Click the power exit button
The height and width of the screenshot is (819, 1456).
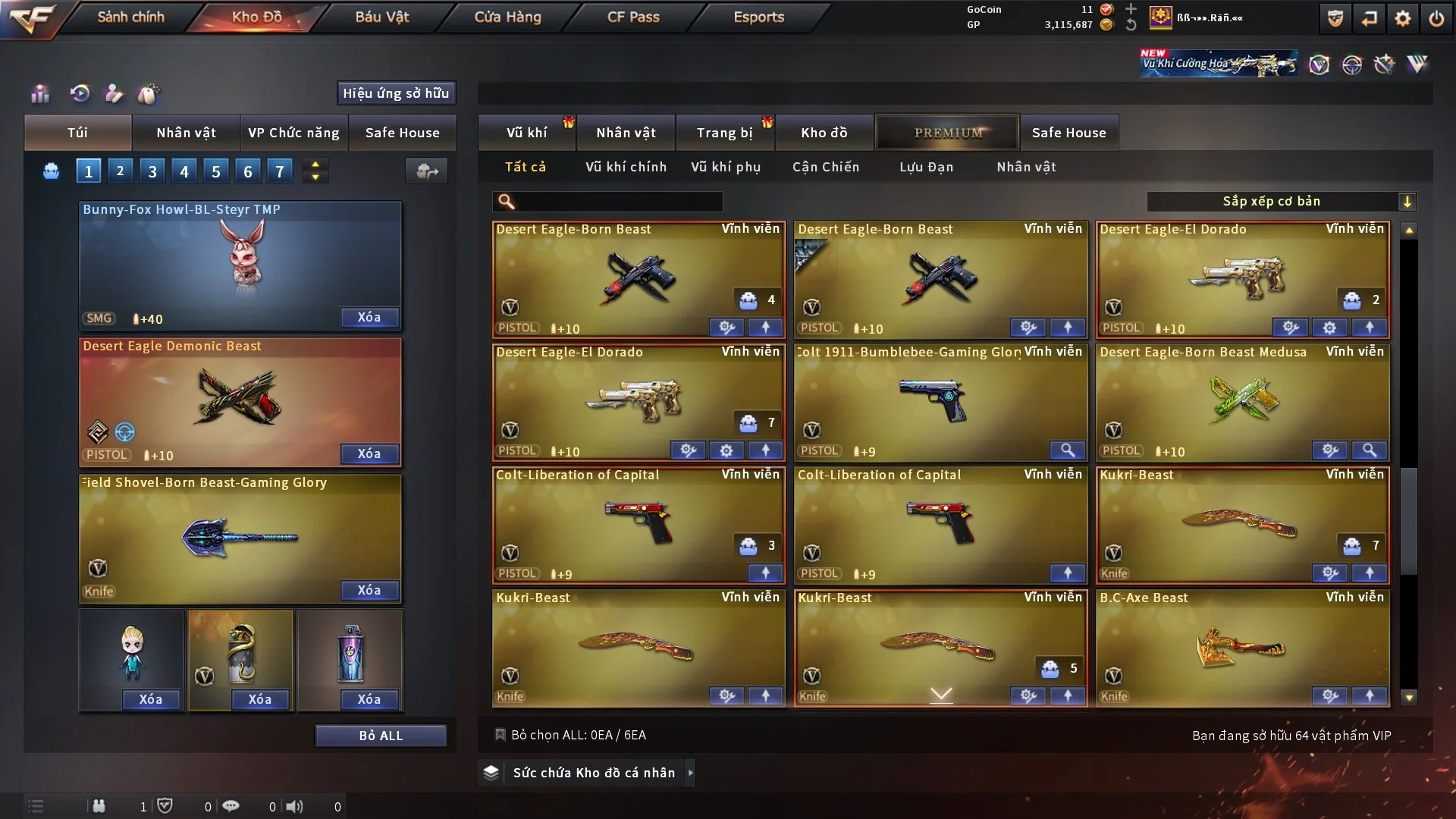click(x=1436, y=18)
